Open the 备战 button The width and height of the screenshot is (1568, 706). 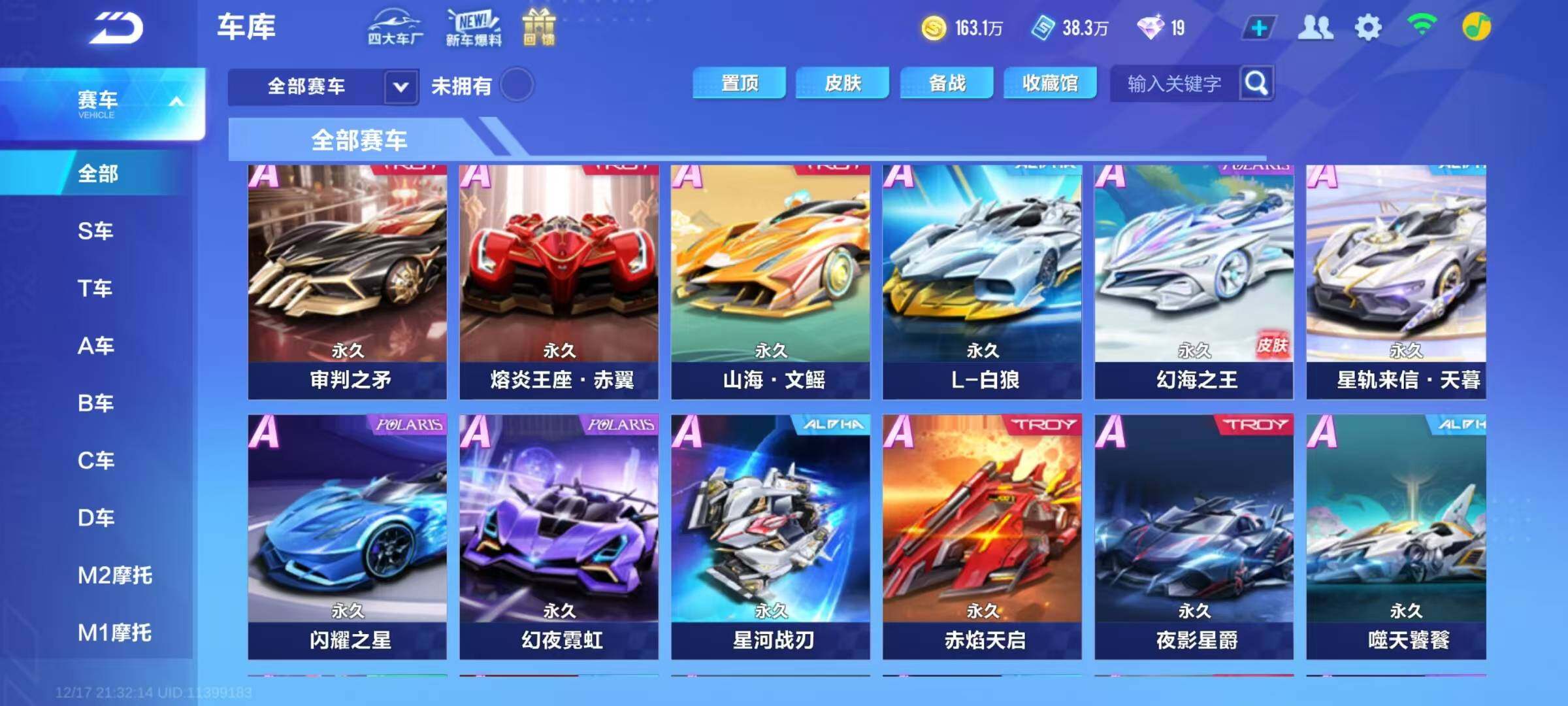point(947,83)
